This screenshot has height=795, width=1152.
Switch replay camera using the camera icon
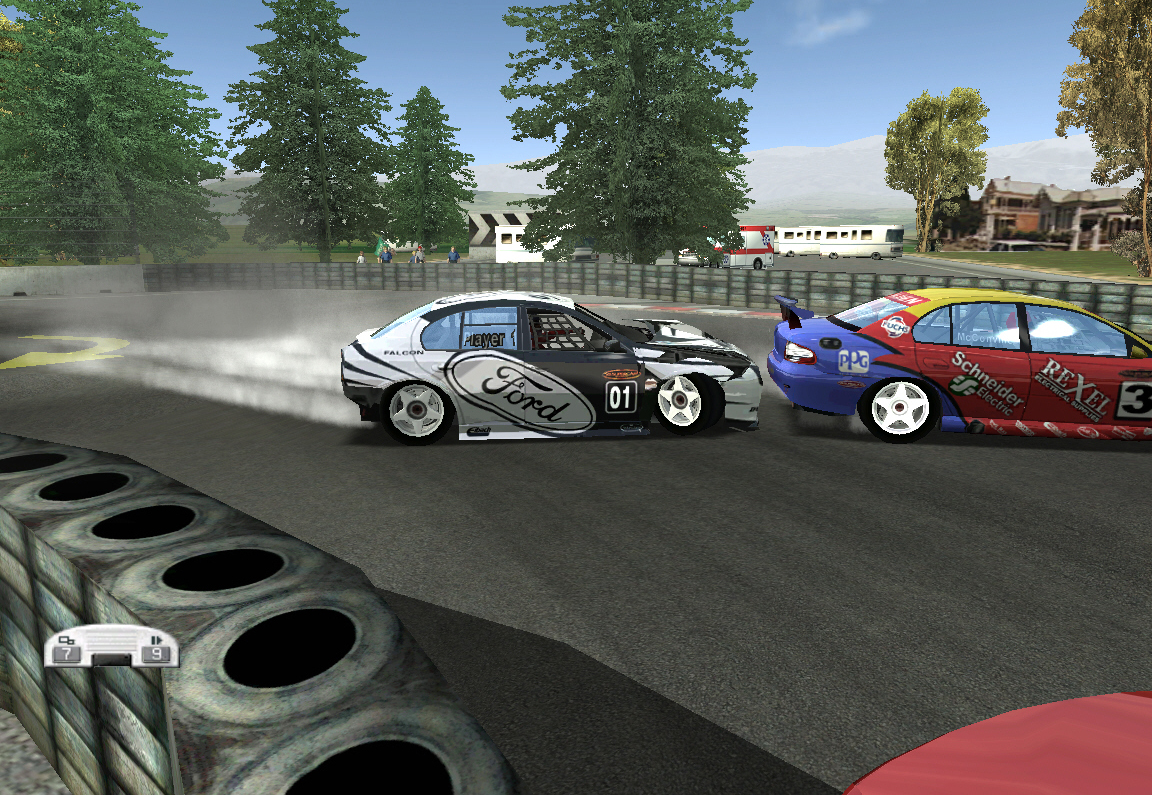point(67,640)
